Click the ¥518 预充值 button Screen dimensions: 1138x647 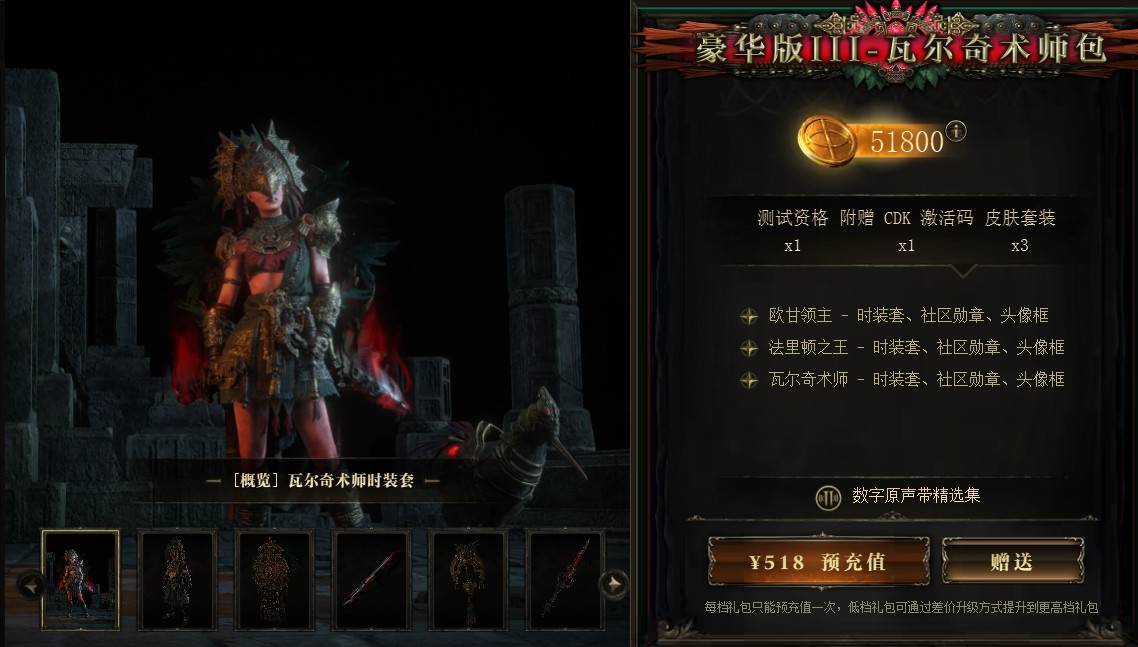(818, 562)
